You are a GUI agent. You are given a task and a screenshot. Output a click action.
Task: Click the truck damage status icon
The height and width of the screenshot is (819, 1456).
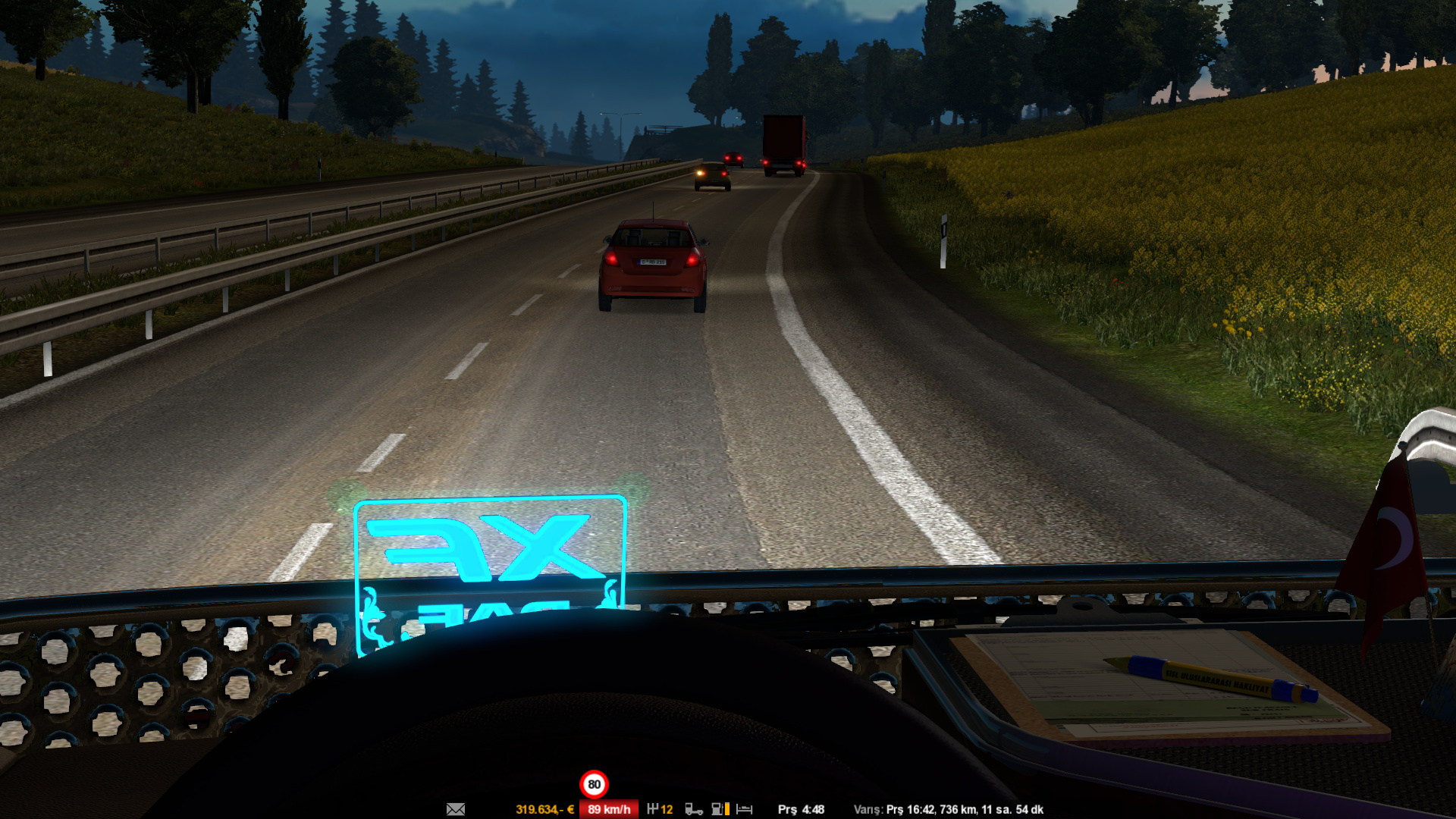693,809
